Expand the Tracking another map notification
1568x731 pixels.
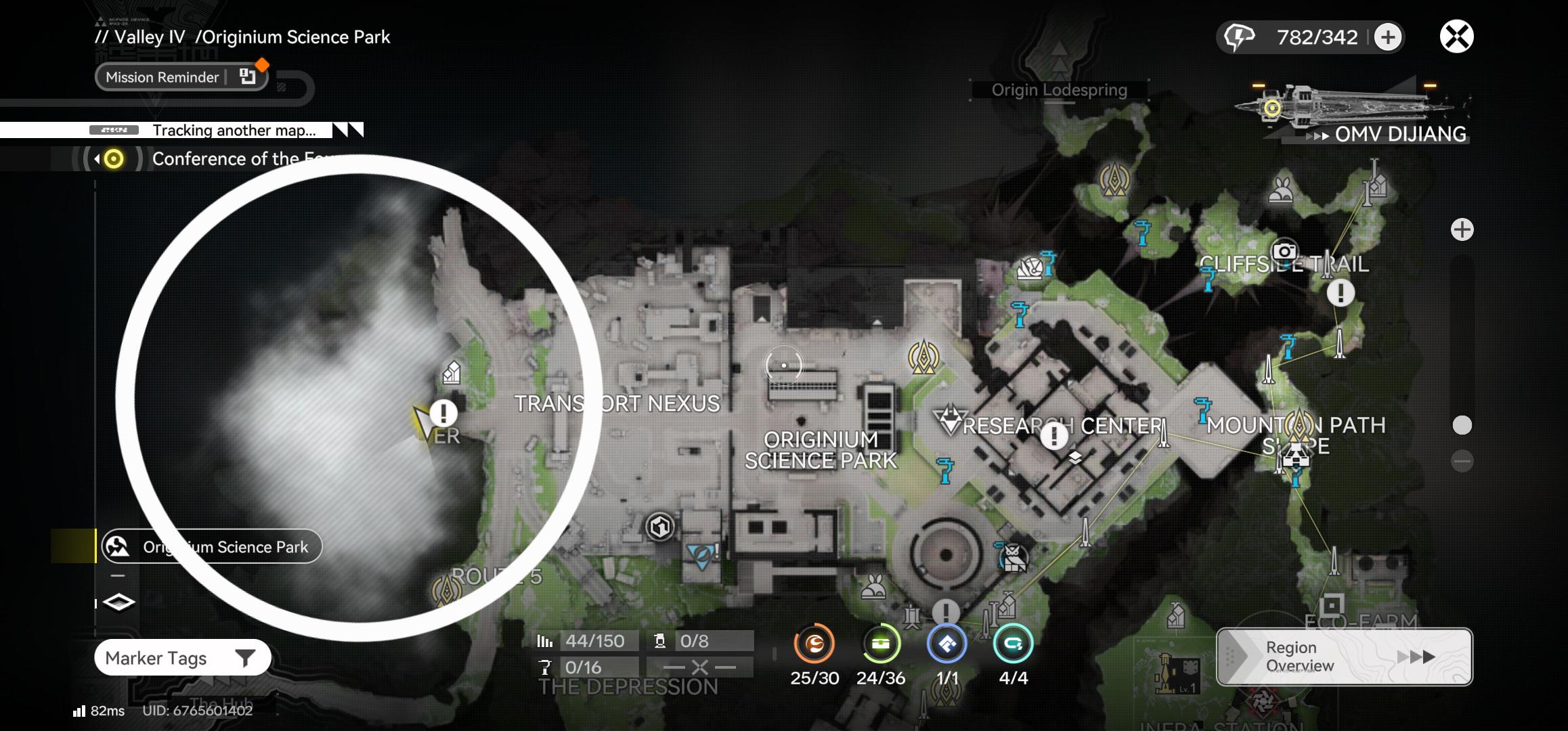(347, 129)
